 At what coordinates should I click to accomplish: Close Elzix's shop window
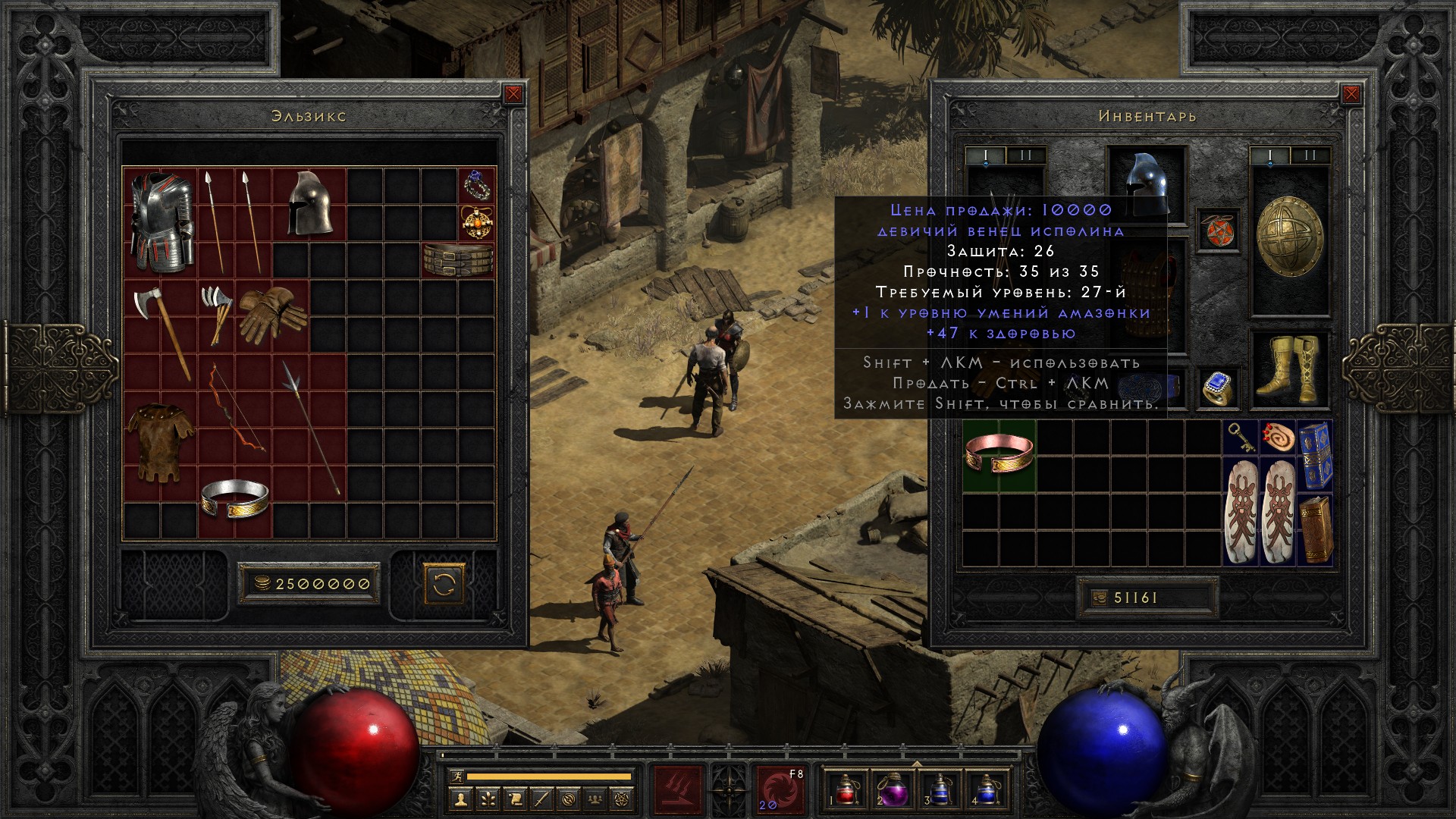(x=513, y=94)
